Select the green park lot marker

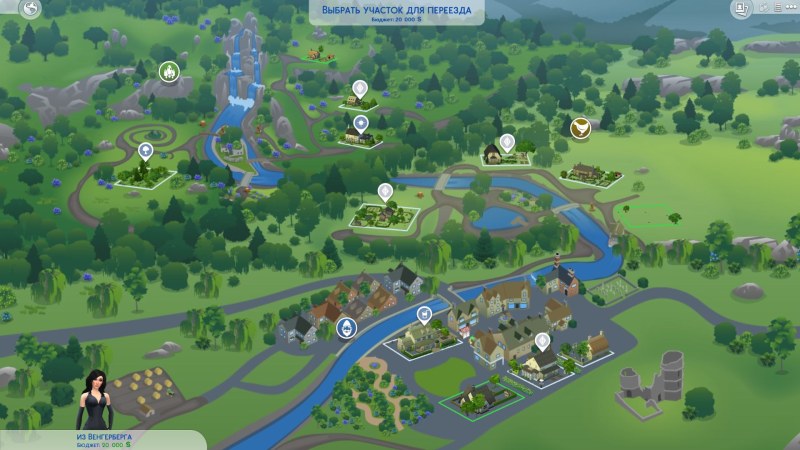[x=169, y=71]
